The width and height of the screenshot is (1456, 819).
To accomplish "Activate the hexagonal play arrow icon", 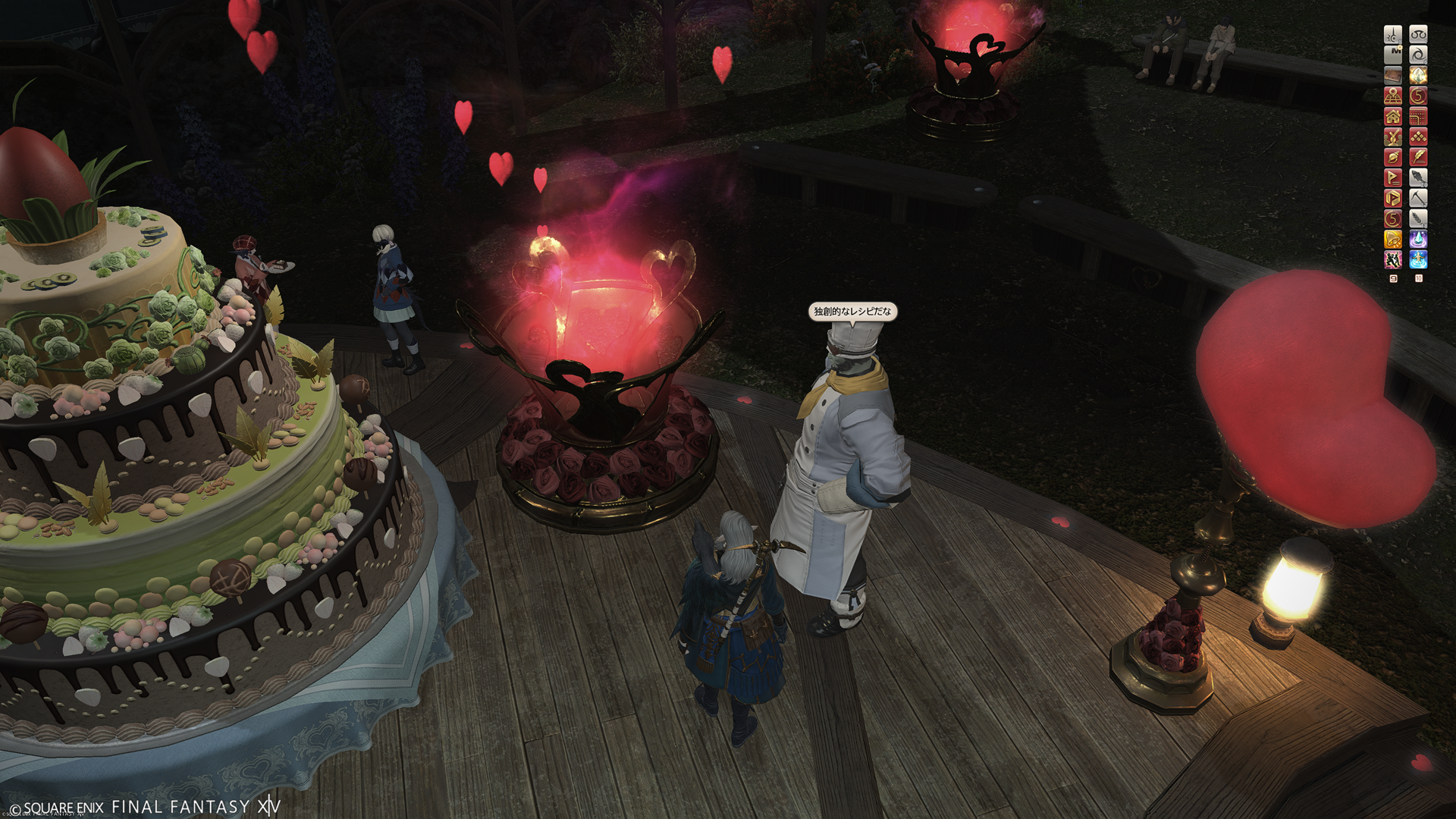I will point(1393,198).
